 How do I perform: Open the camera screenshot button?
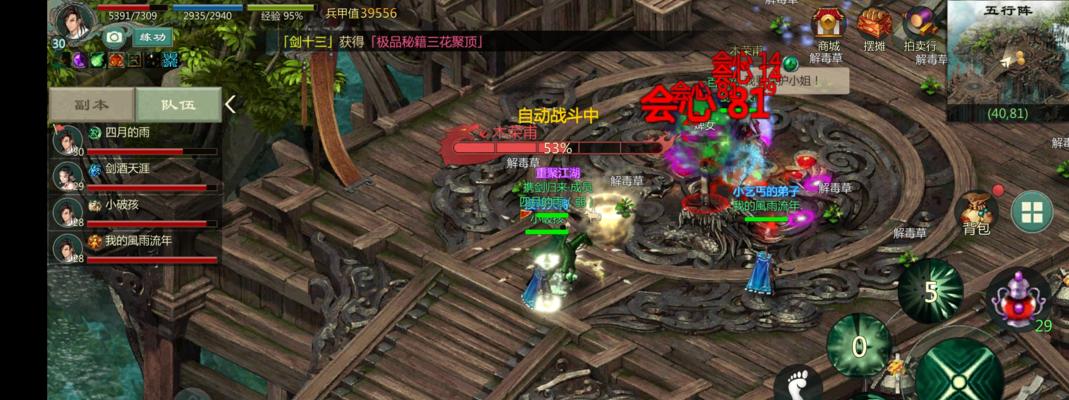(114, 38)
